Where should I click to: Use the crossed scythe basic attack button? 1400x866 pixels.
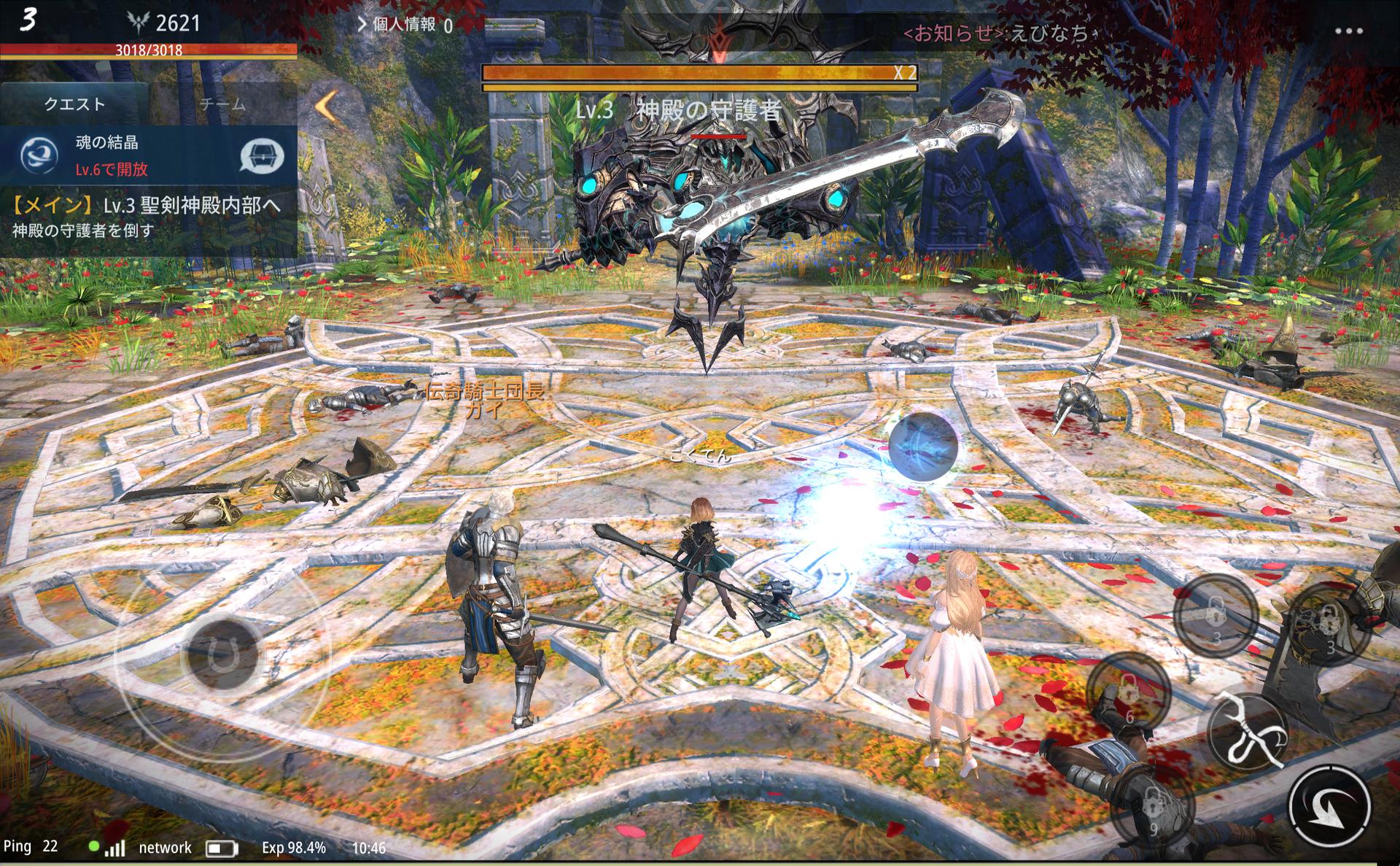point(1248,730)
